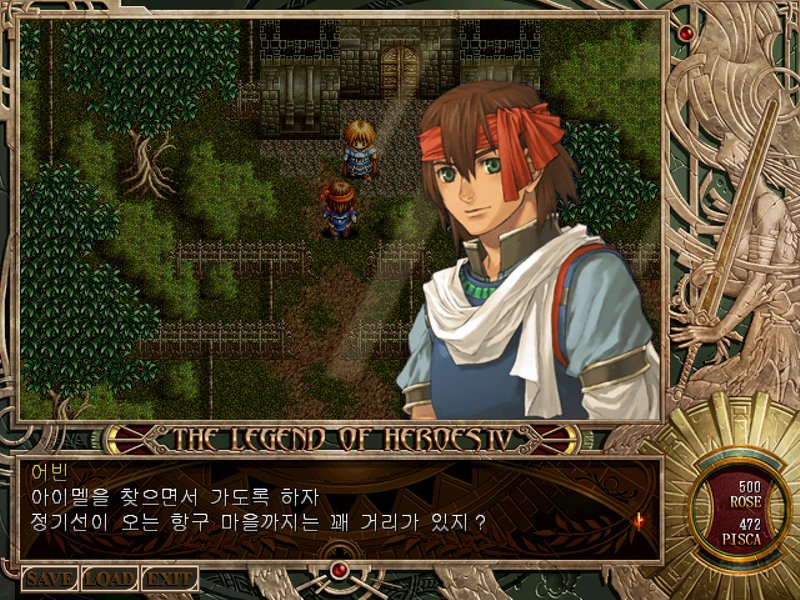Choose the EXIT button
Screen dimensions: 800x600
pos(169,578)
